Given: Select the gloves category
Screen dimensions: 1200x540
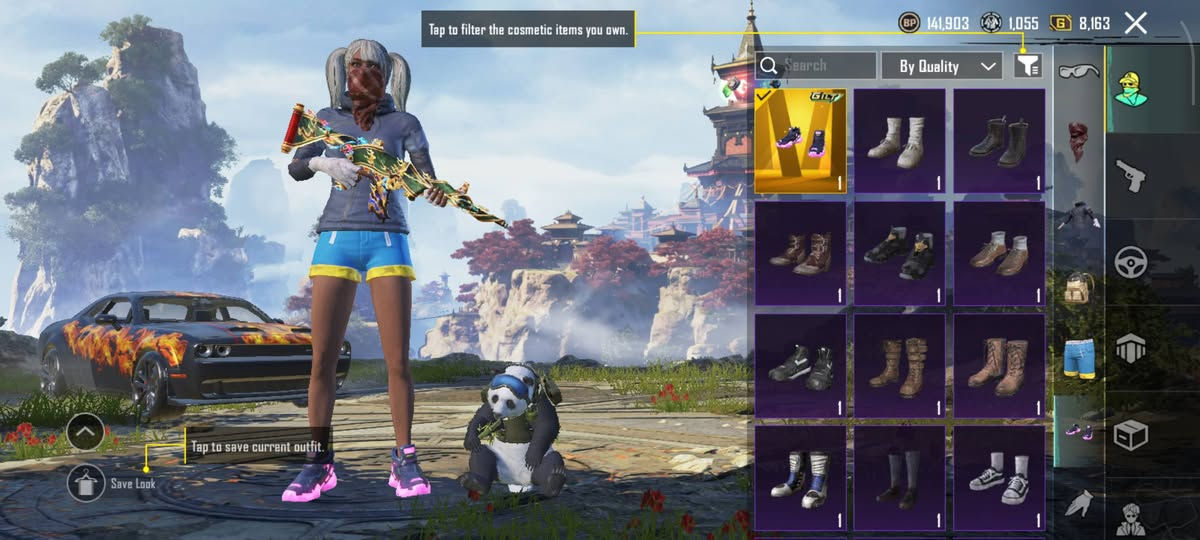Looking at the screenshot, I should [x=1078, y=505].
